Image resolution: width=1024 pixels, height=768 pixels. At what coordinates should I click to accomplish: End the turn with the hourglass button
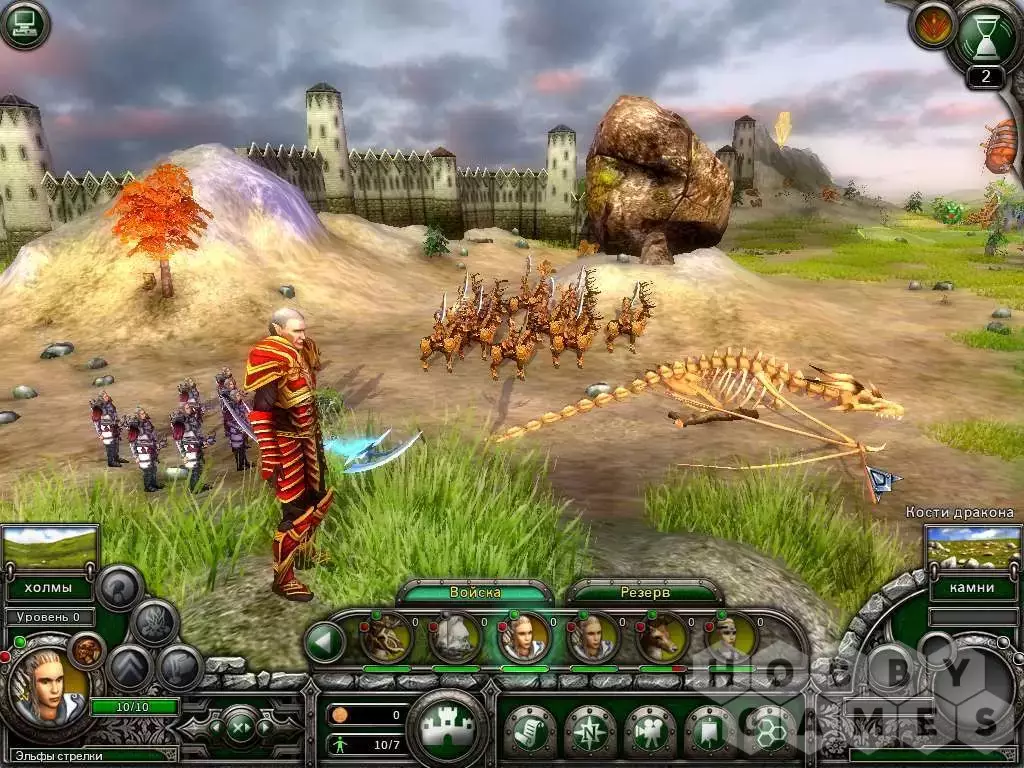(x=985, y=37)
